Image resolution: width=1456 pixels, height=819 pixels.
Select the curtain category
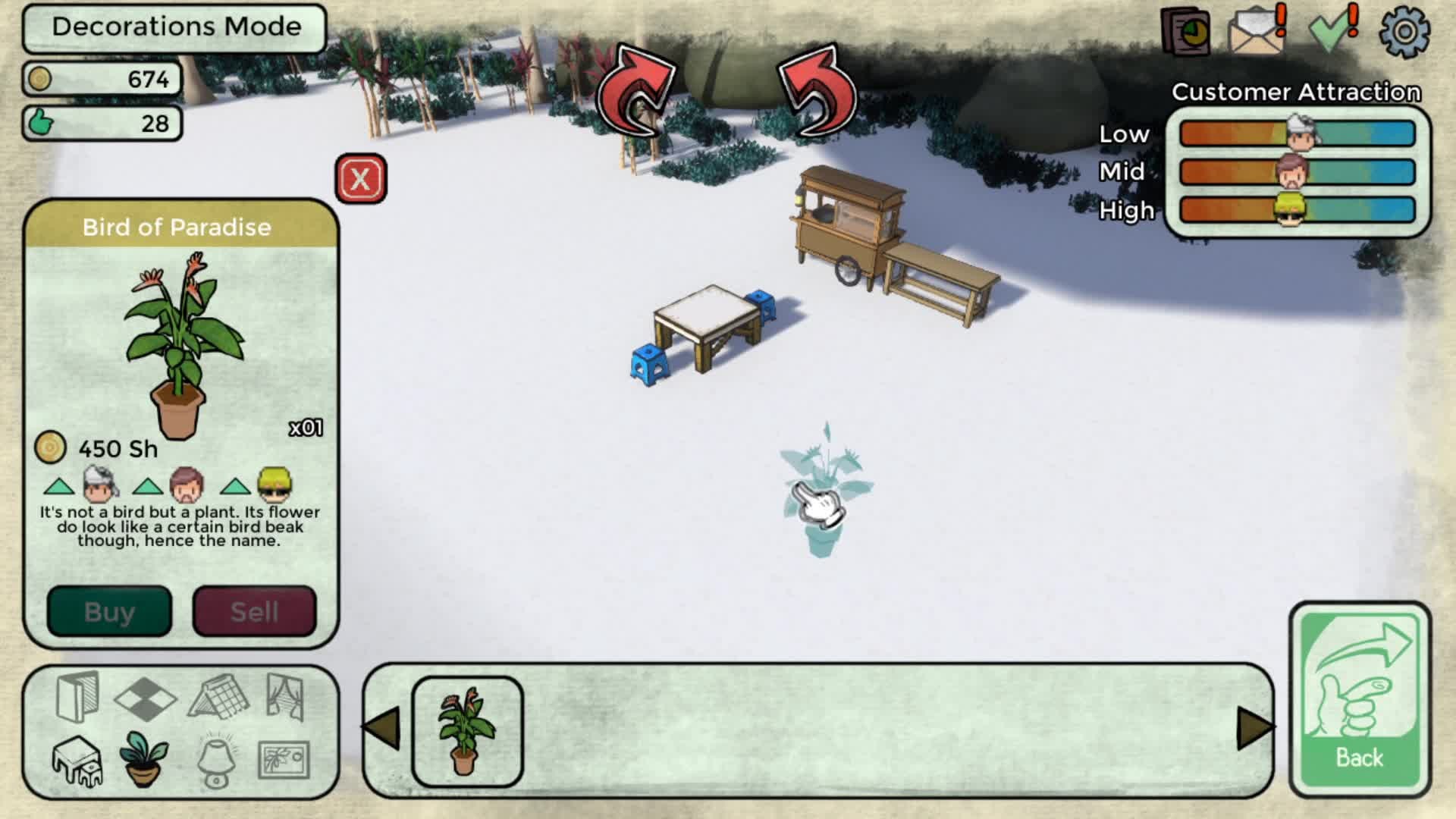pyautogui.click(x=285, y=696)
